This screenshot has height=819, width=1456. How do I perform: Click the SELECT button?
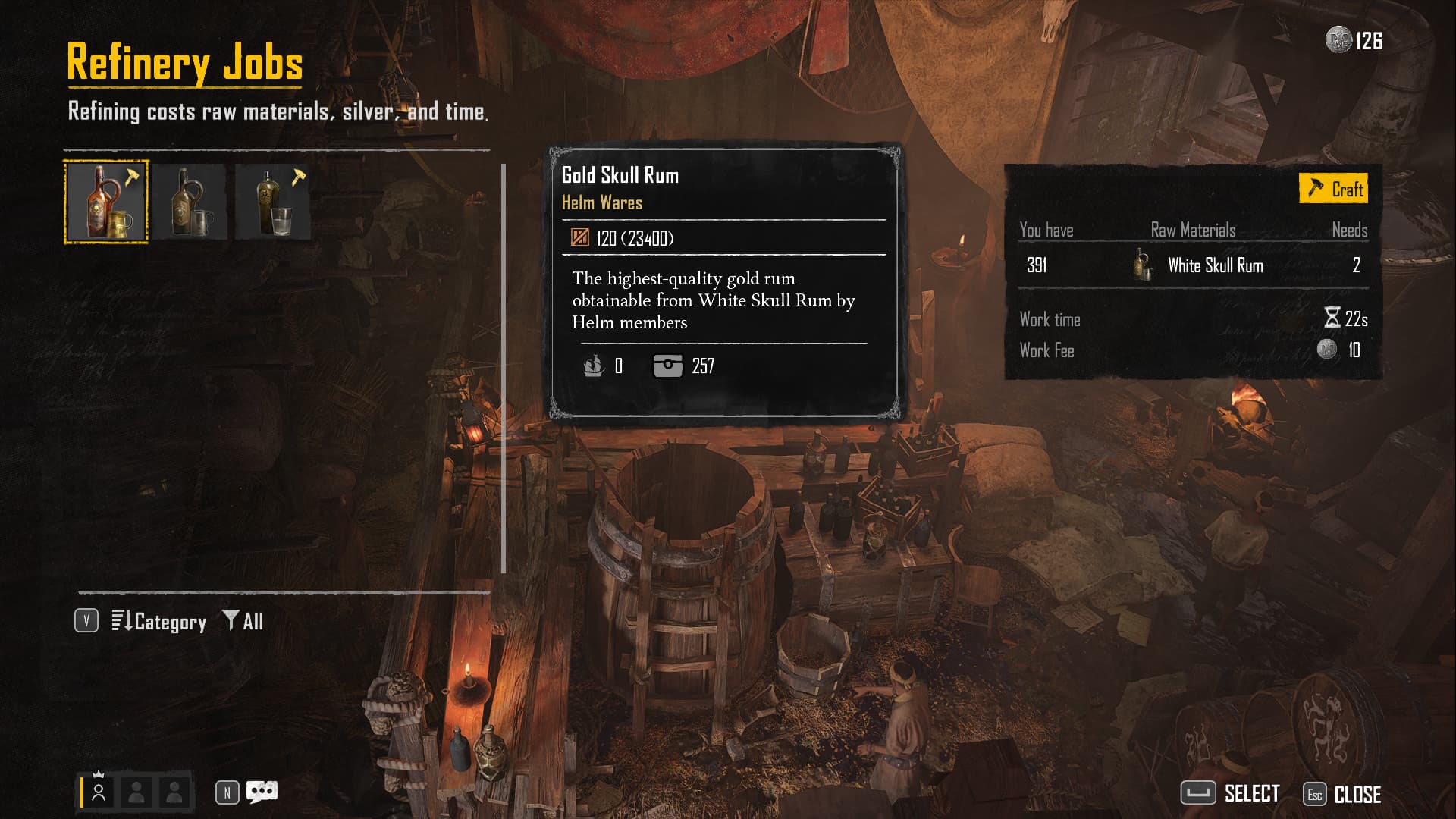coord(1231,794)
